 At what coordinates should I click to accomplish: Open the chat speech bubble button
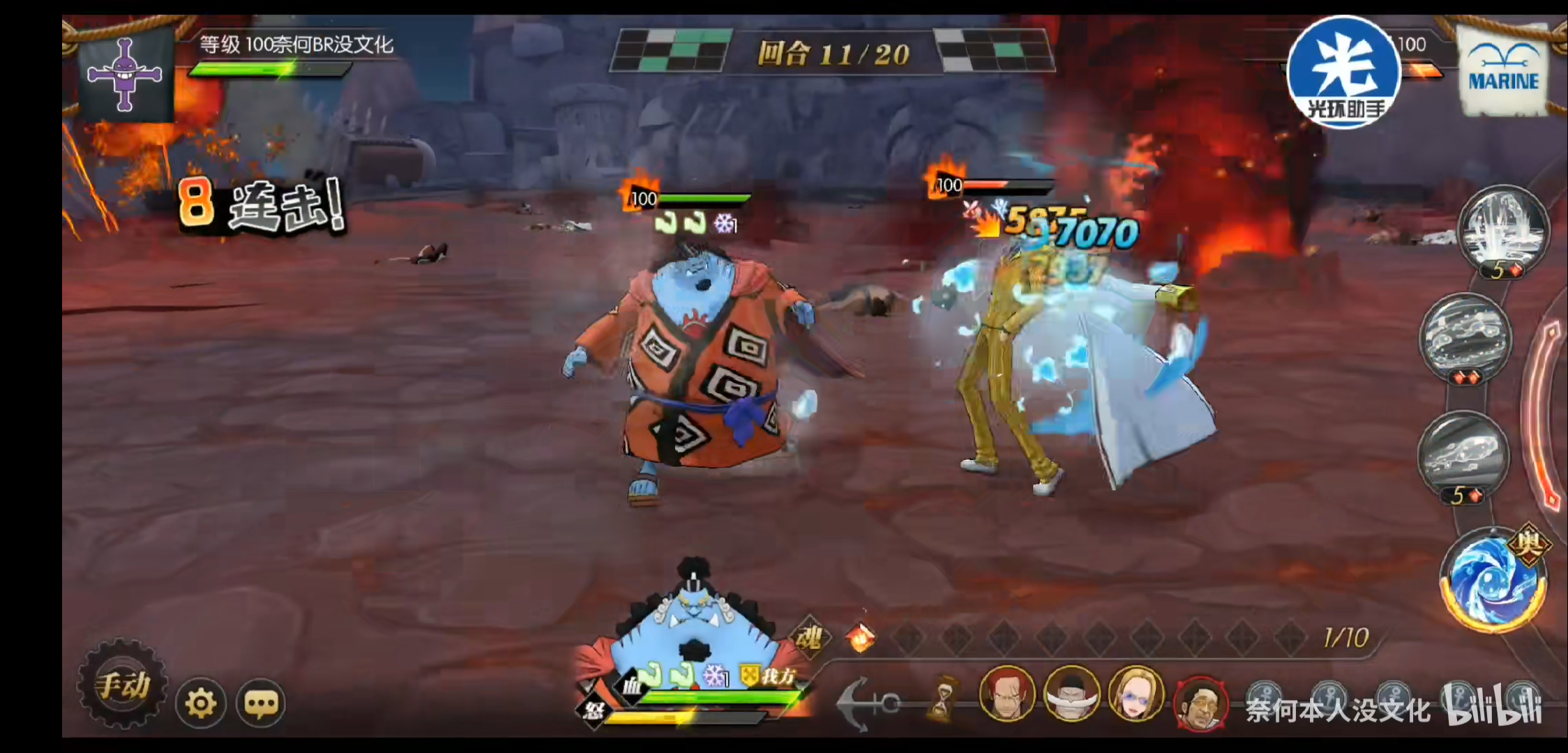point(262,703)
